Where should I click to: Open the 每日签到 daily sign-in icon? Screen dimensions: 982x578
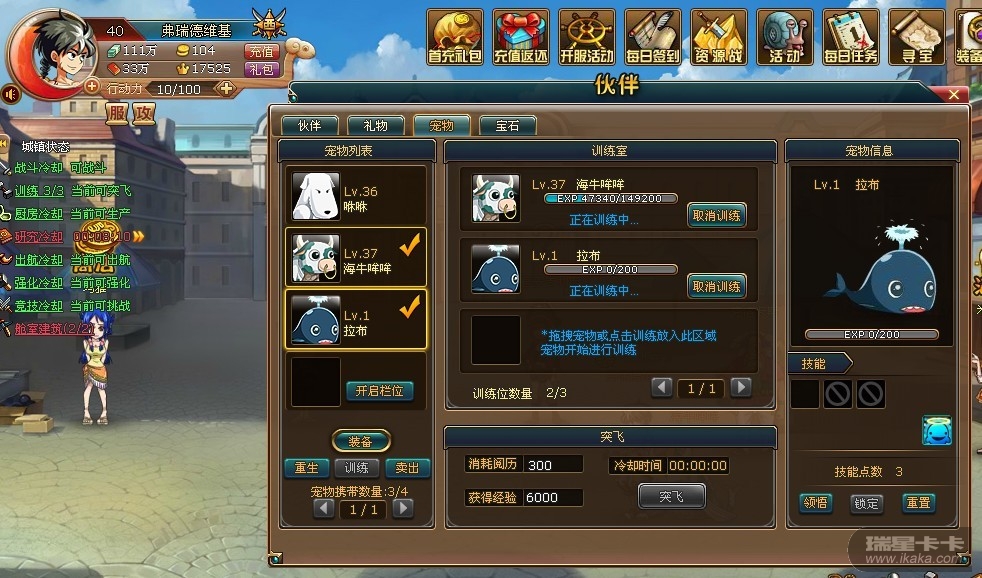click(652, 37)
